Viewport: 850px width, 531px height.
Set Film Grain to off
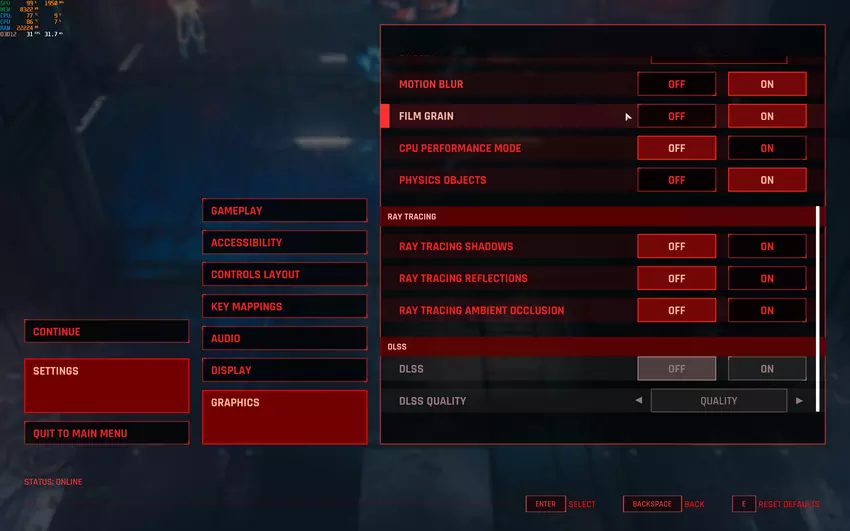[x=677, y=116]
